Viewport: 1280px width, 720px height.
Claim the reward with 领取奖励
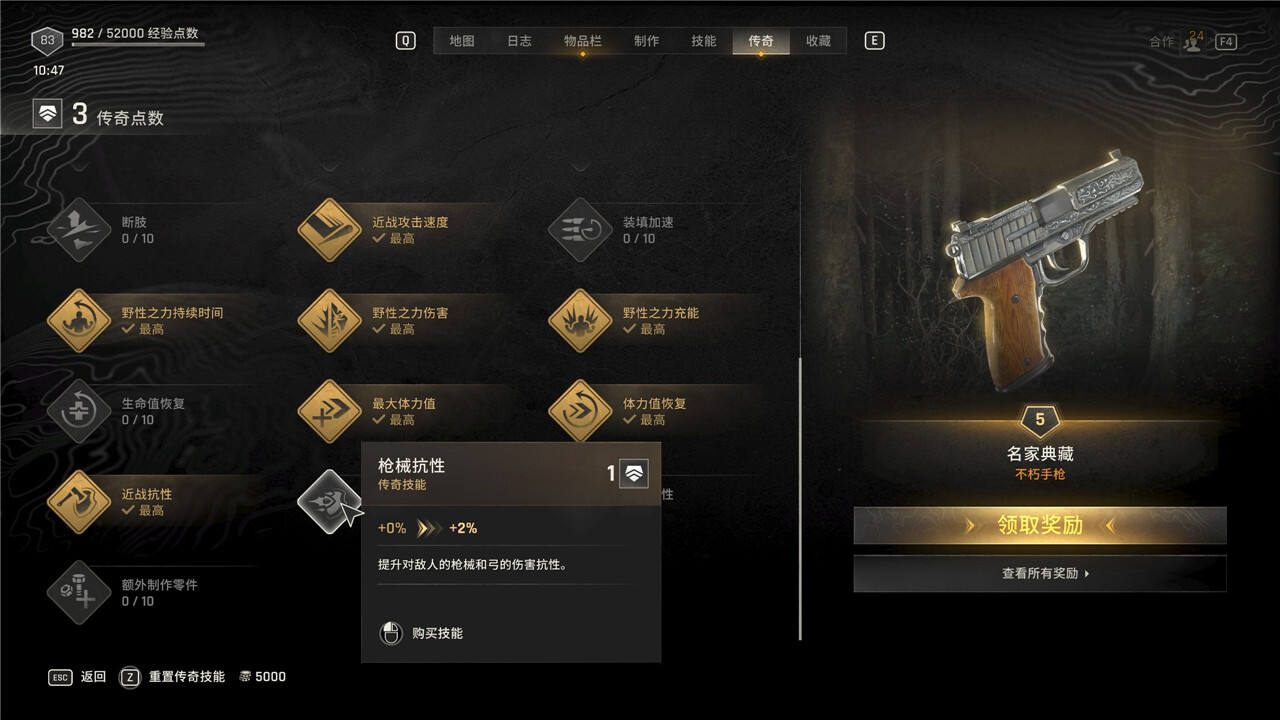pos(1039,525)
